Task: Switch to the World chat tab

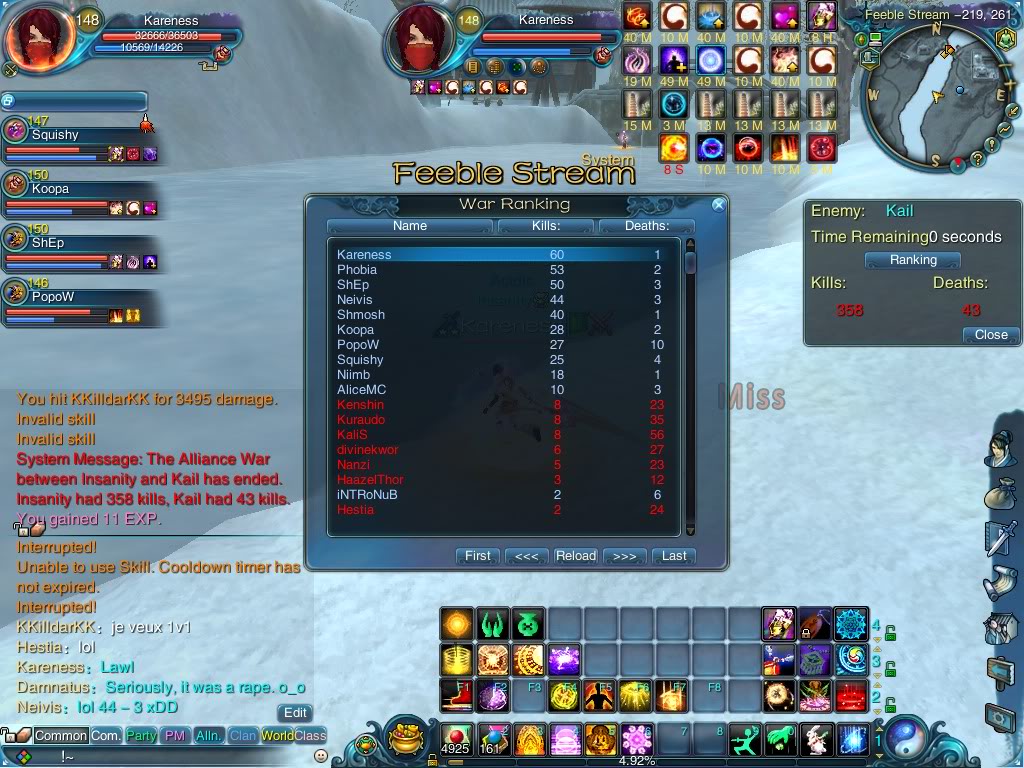Action: (277, 736)
